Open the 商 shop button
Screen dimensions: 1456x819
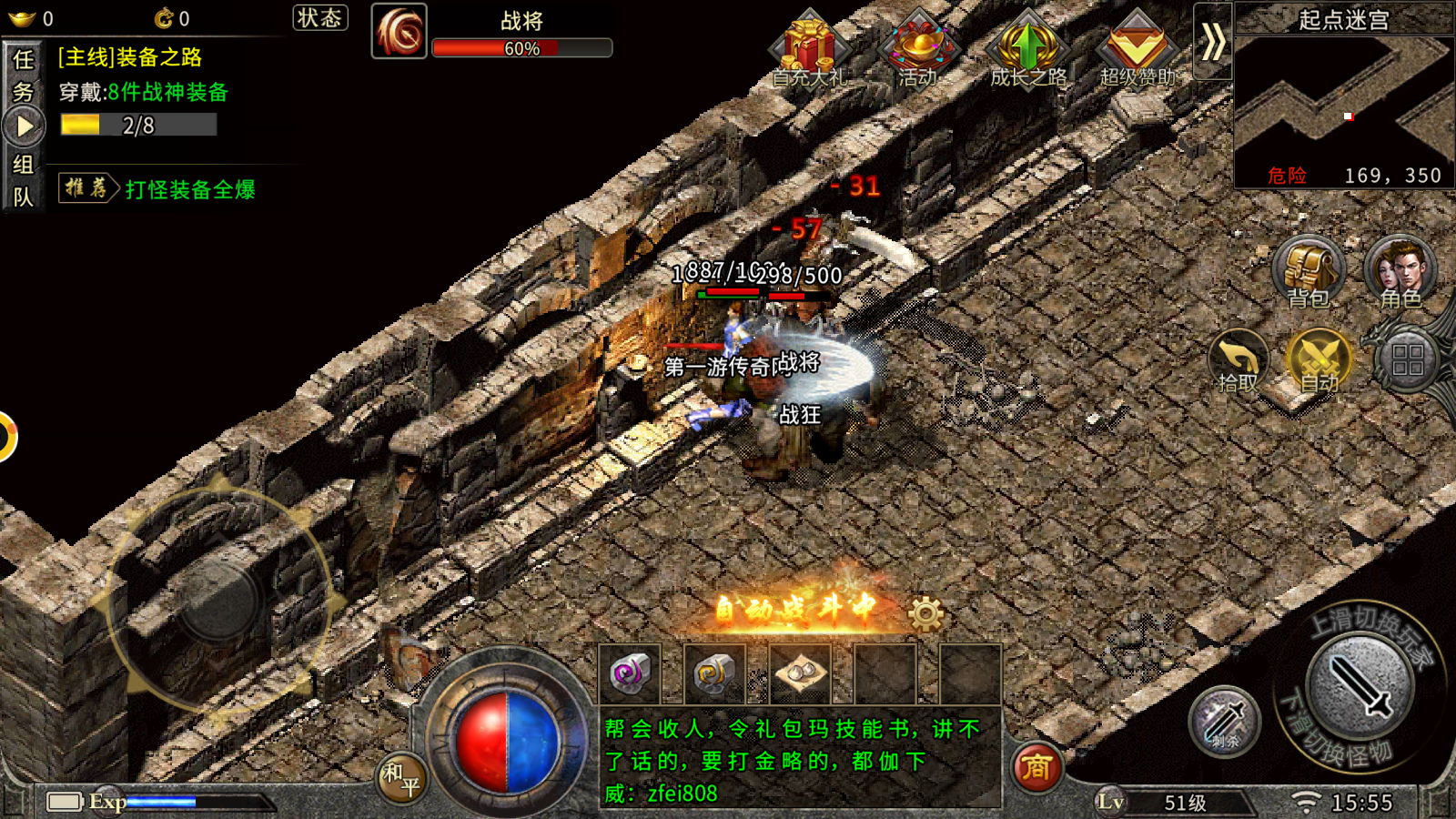click(x=1036, y=767)
